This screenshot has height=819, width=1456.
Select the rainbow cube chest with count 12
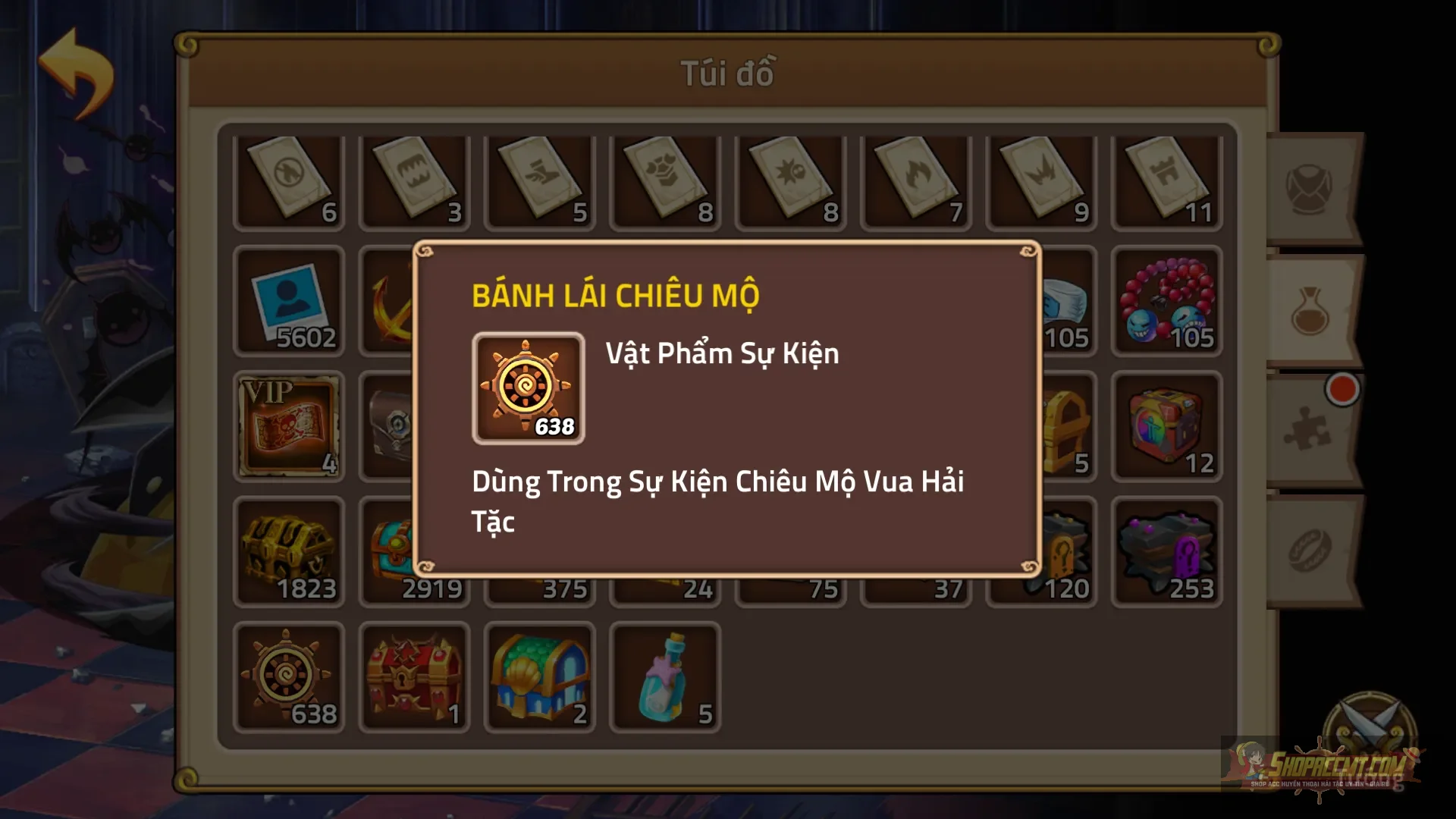(1166, 427)
